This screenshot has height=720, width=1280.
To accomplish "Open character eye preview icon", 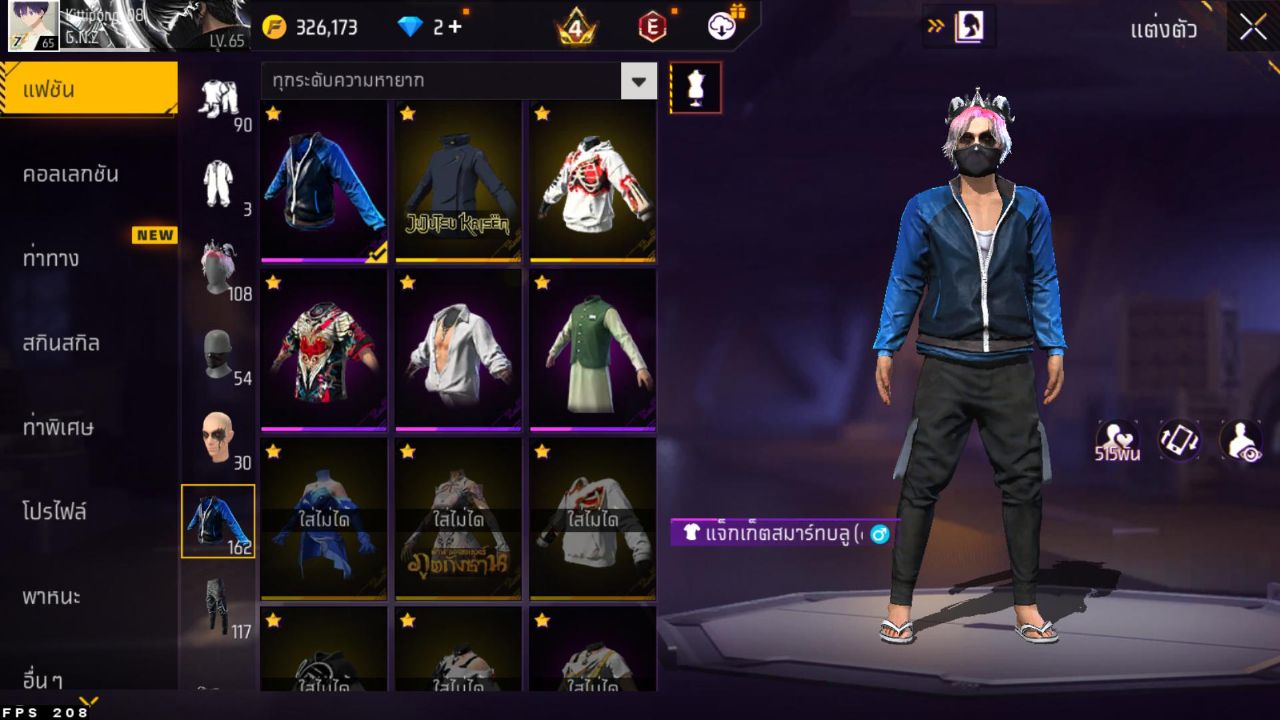I will 1239,439.
